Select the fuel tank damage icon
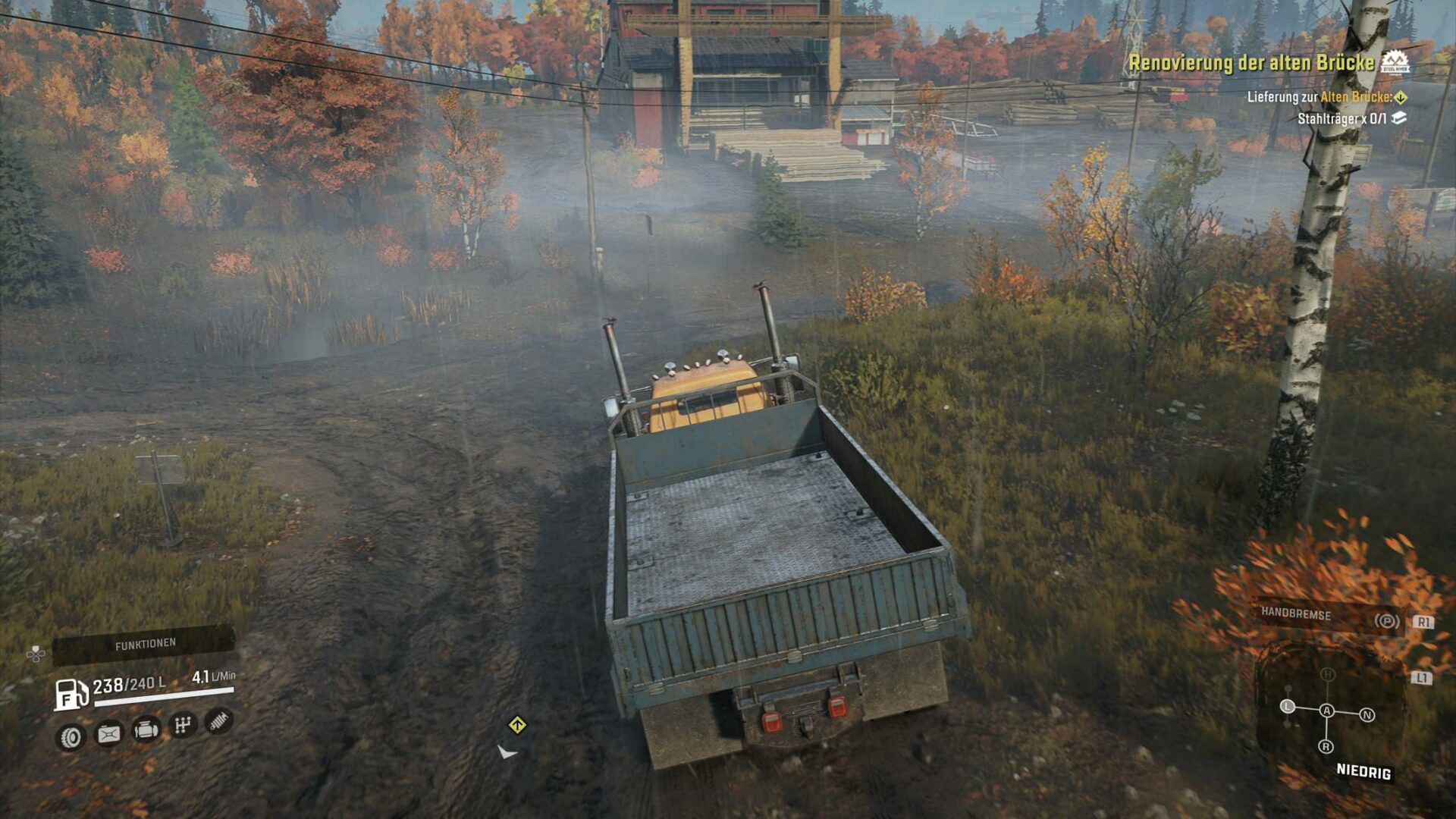This screenshot has height=819, width=1456. coord(108,733)
